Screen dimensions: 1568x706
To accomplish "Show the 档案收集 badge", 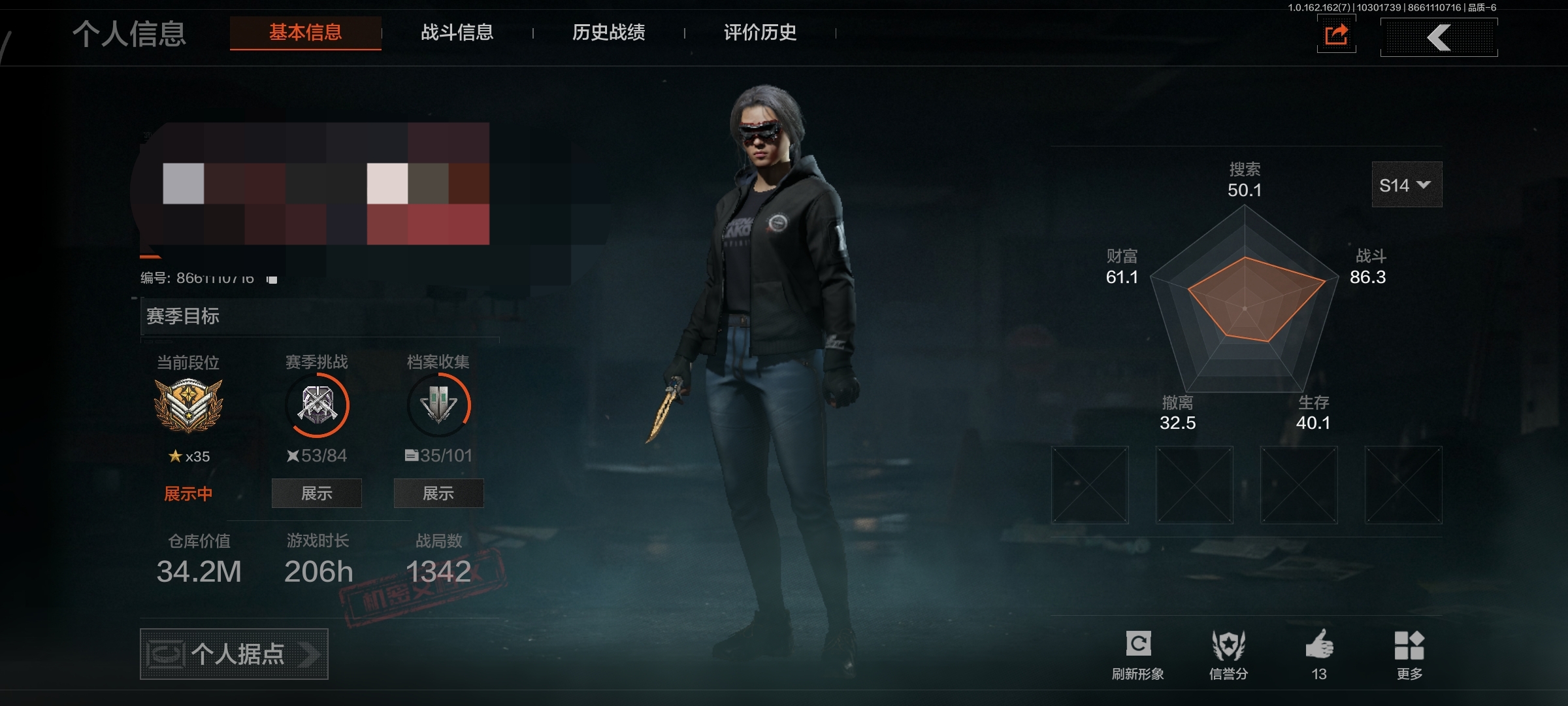I will pos(438,494).
